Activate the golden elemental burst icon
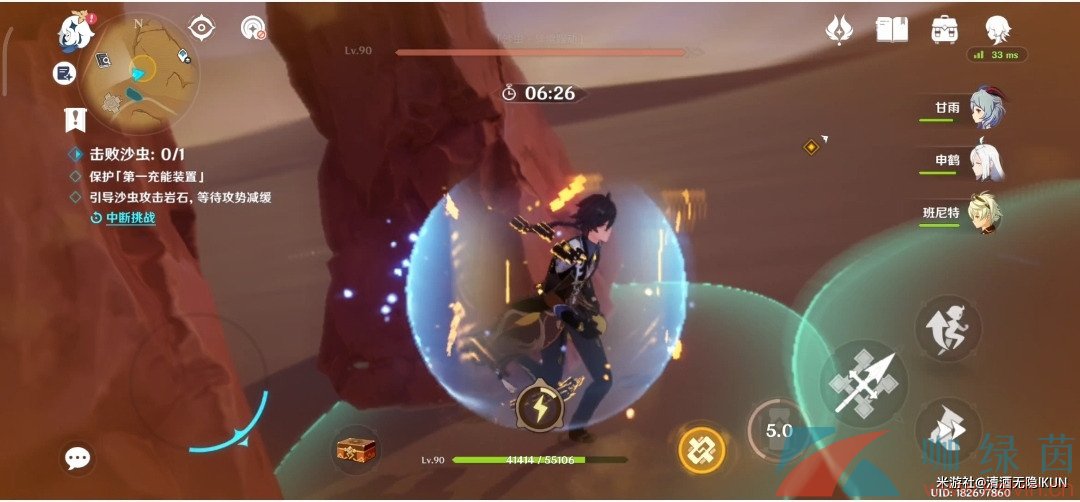Screen dimensions: 1080x502 (x=702, y=449)
